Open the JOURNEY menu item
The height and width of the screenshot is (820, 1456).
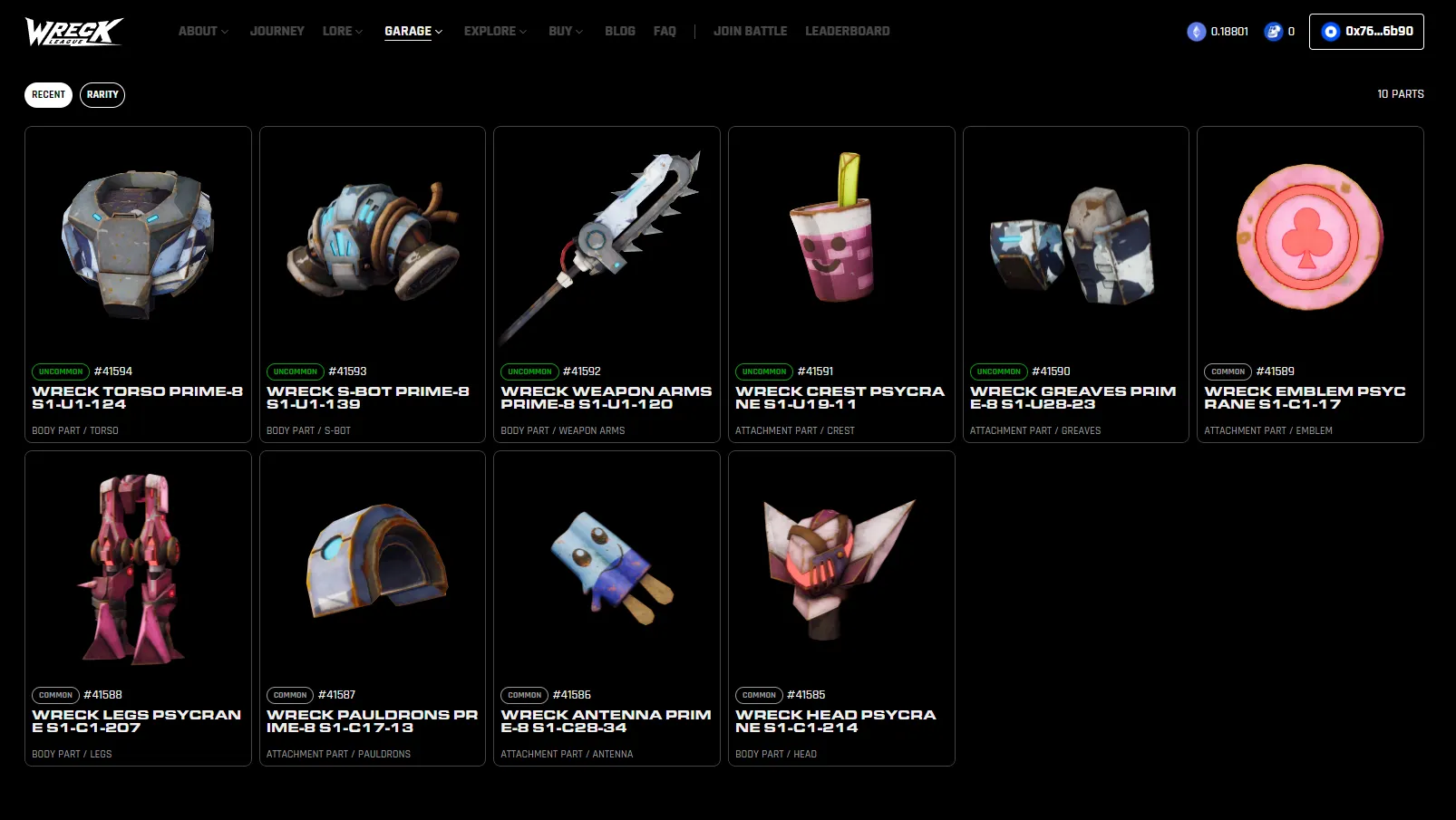(277, 31)
